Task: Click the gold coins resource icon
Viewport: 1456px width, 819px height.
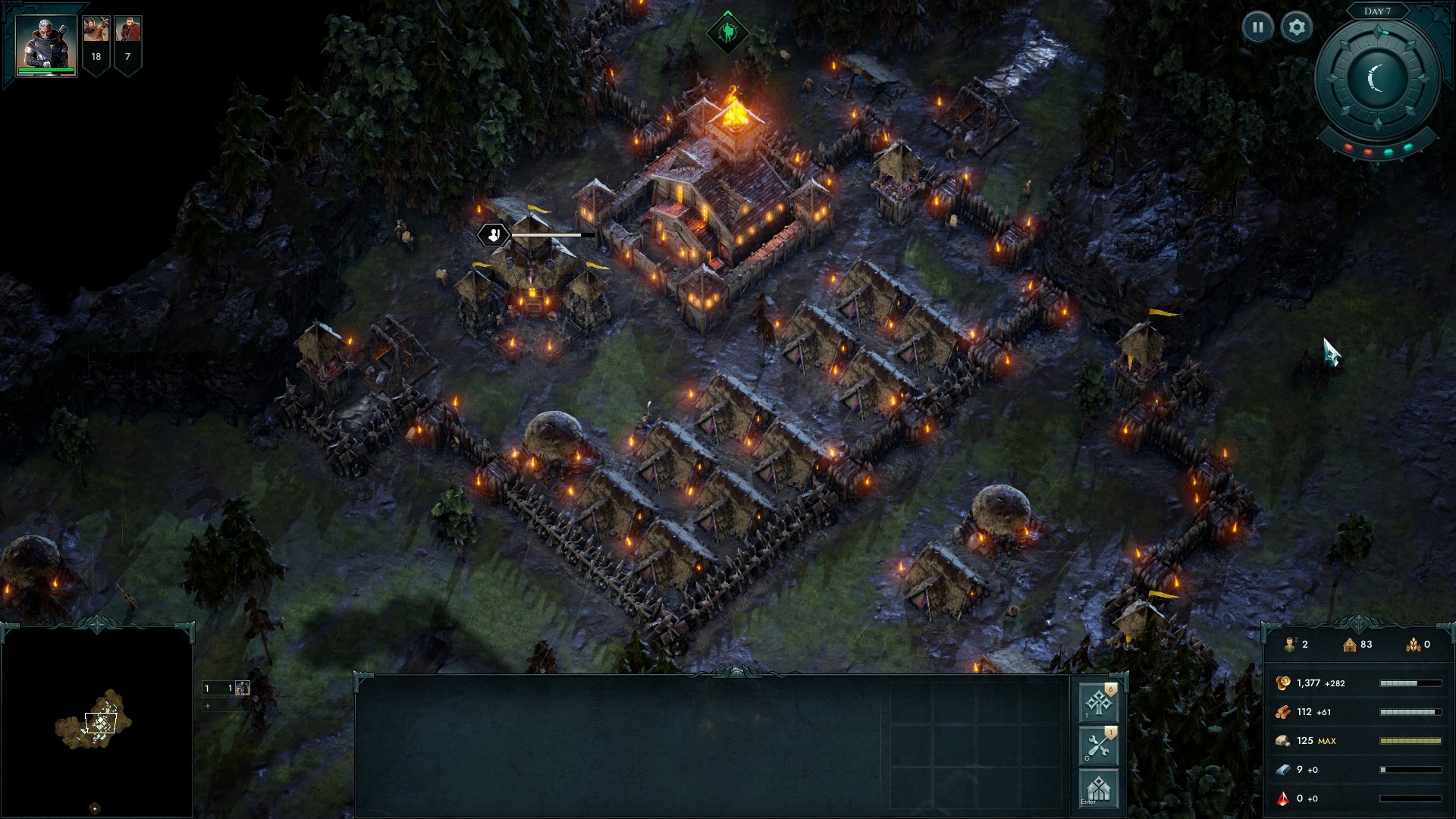Action: (1283, 683)
